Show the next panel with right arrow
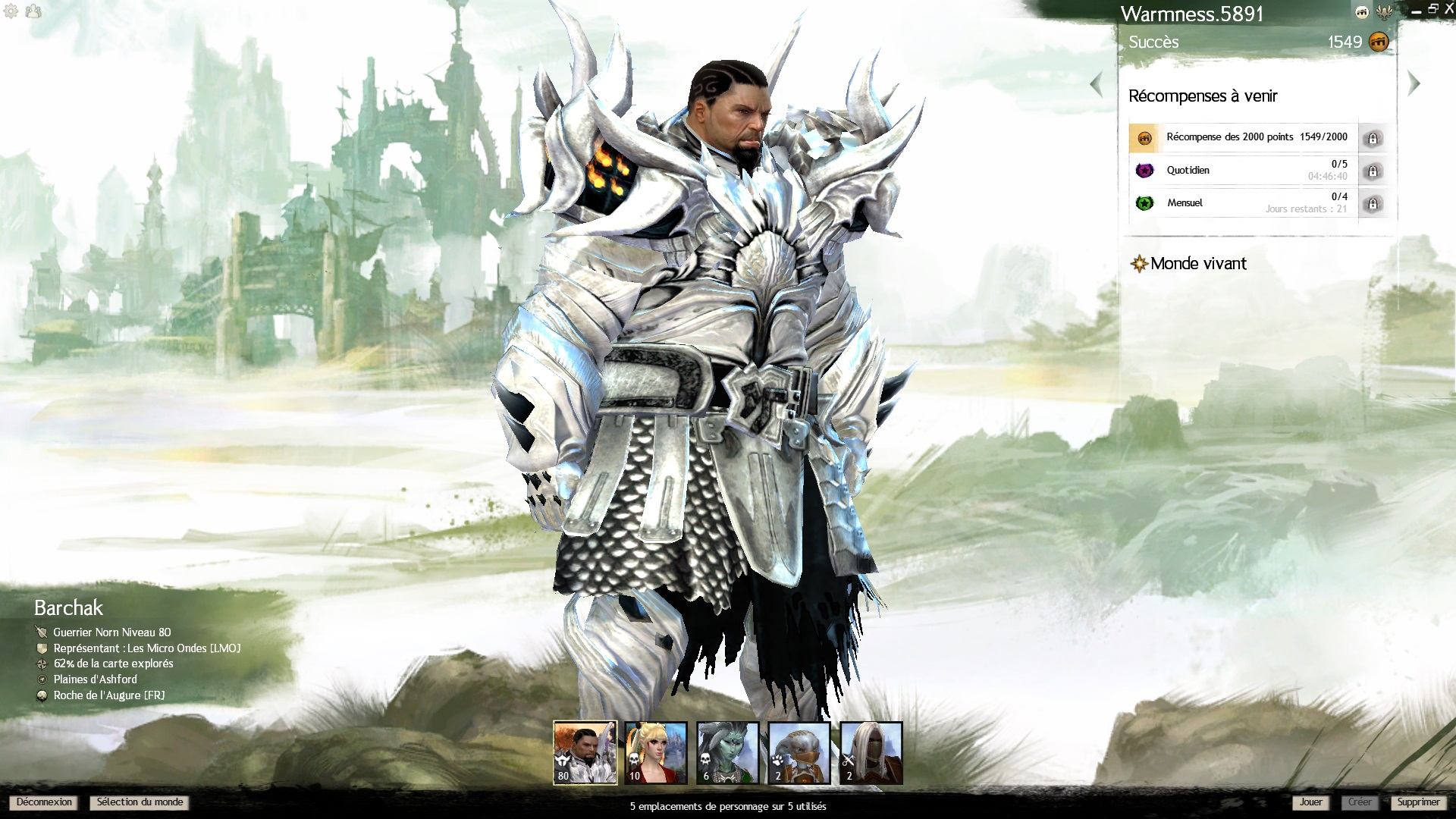This screenshot has width=1456, height=819. [x=1414, y=83]
